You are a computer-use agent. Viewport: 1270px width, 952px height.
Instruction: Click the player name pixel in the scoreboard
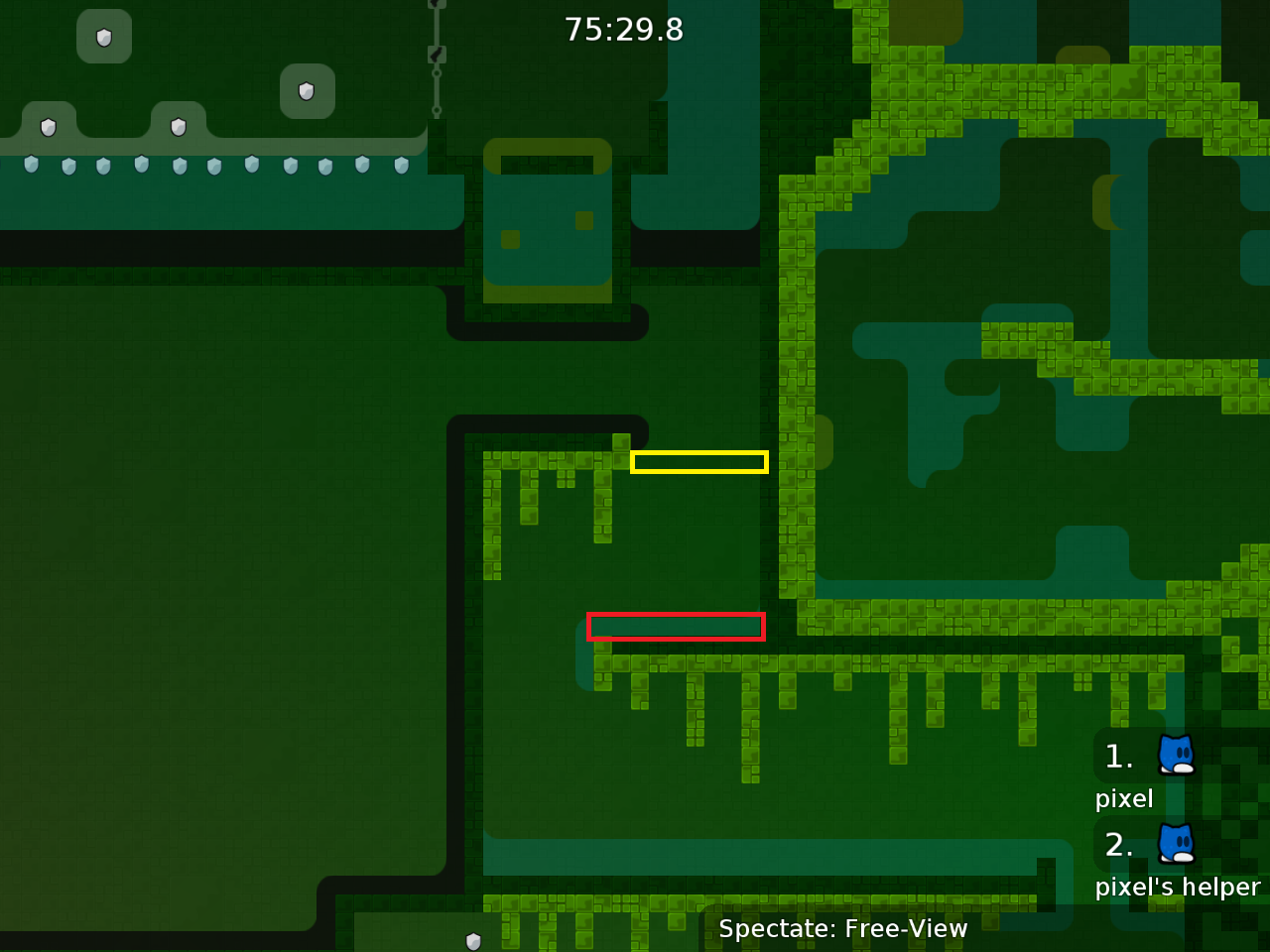[x=1124, y=798]
